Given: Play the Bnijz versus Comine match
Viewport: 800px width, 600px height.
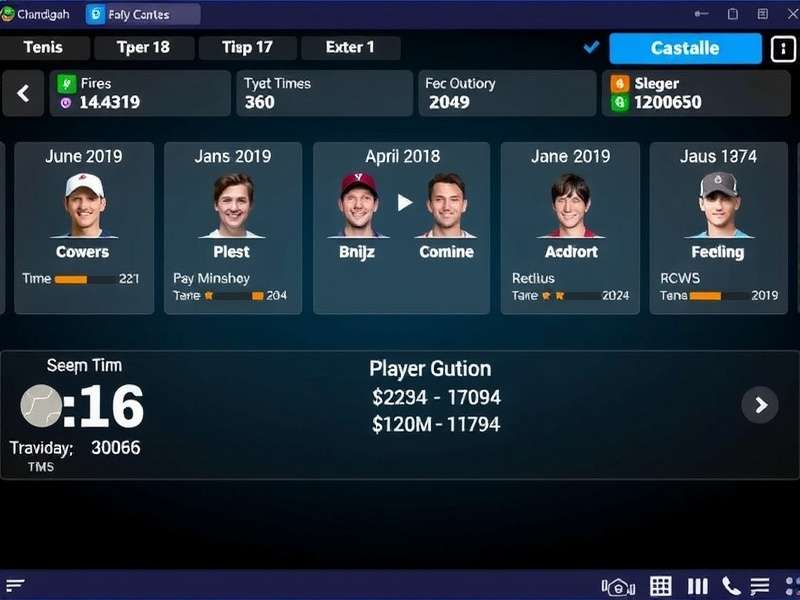Looking at the screenshot, I should point(404,203).
